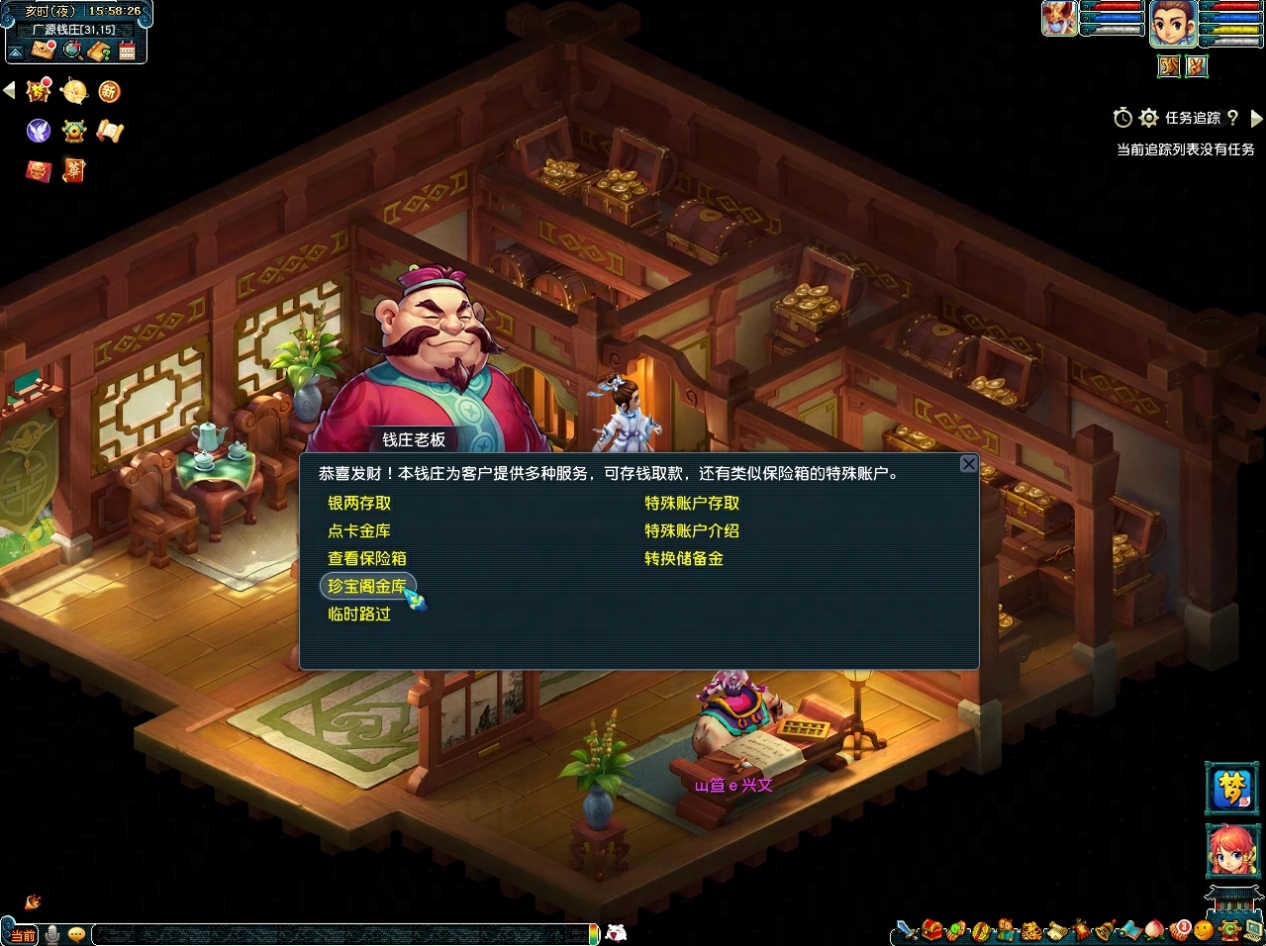Click the red envelope icon
Image resolution: width=1266 pixels, height=946 pixels.
click(38, 171)
